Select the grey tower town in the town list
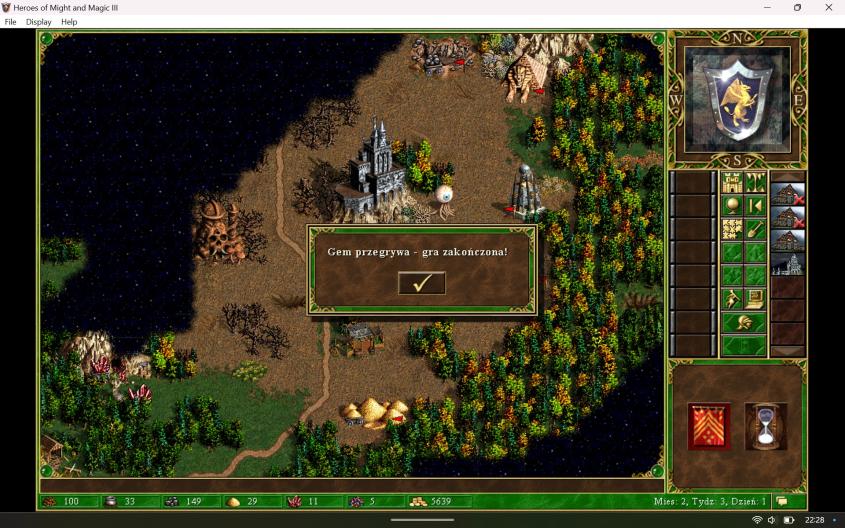The width and height of the screenshot is (845, 528). [x=788, y=264]
